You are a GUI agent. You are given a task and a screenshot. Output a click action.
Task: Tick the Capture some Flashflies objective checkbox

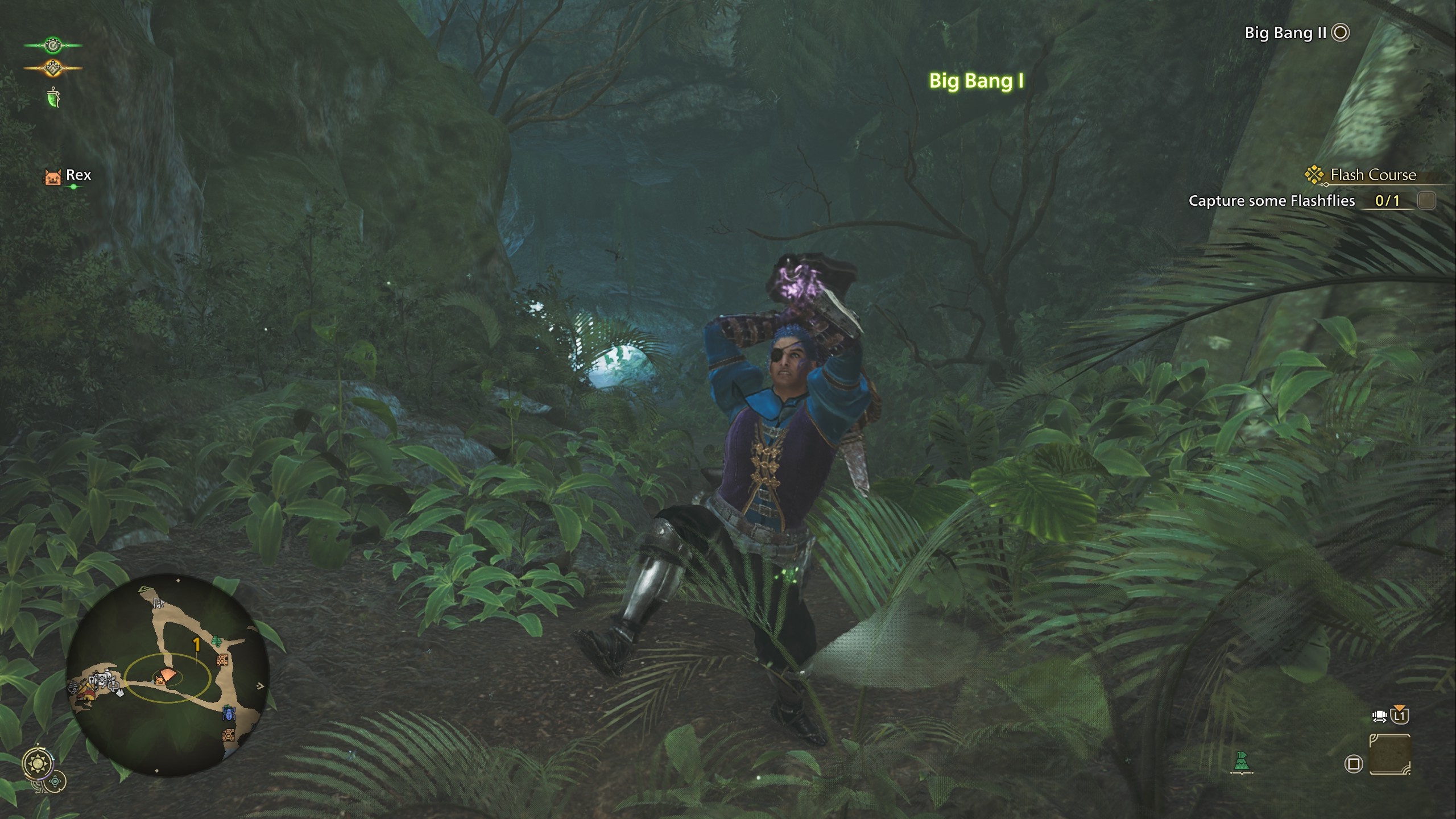point(1426,200)
